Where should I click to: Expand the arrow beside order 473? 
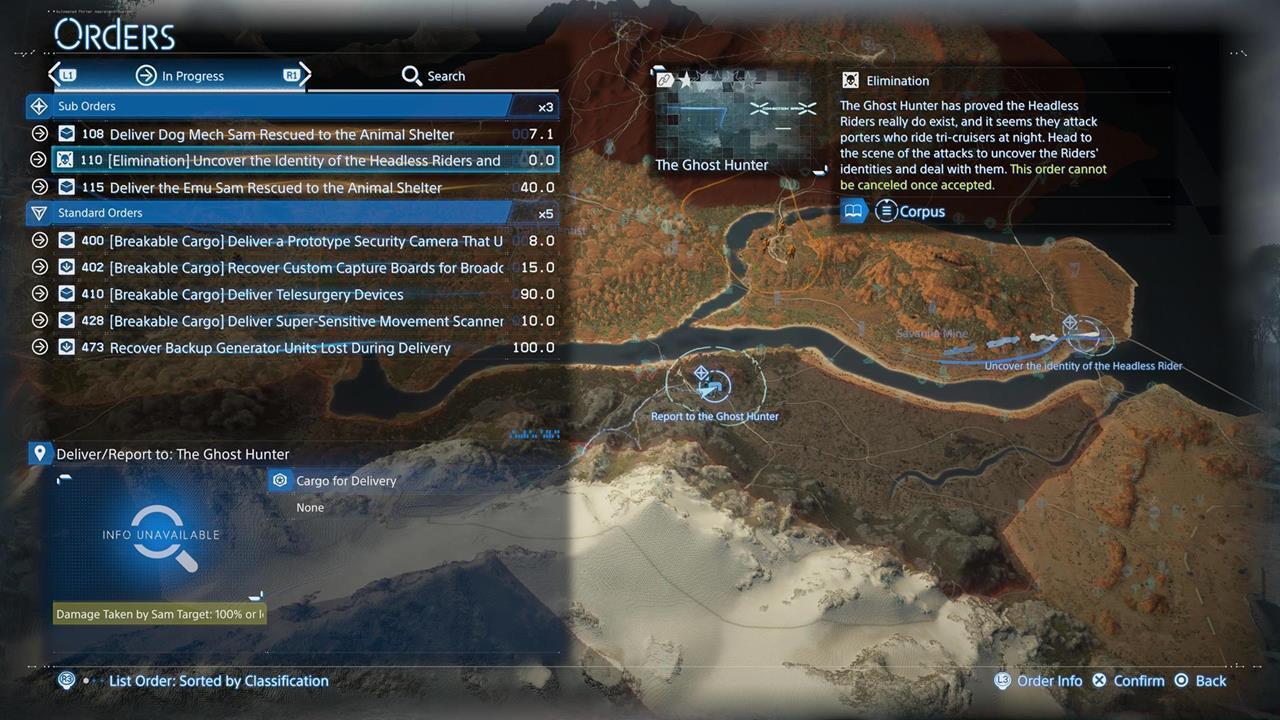coord(39,347)
